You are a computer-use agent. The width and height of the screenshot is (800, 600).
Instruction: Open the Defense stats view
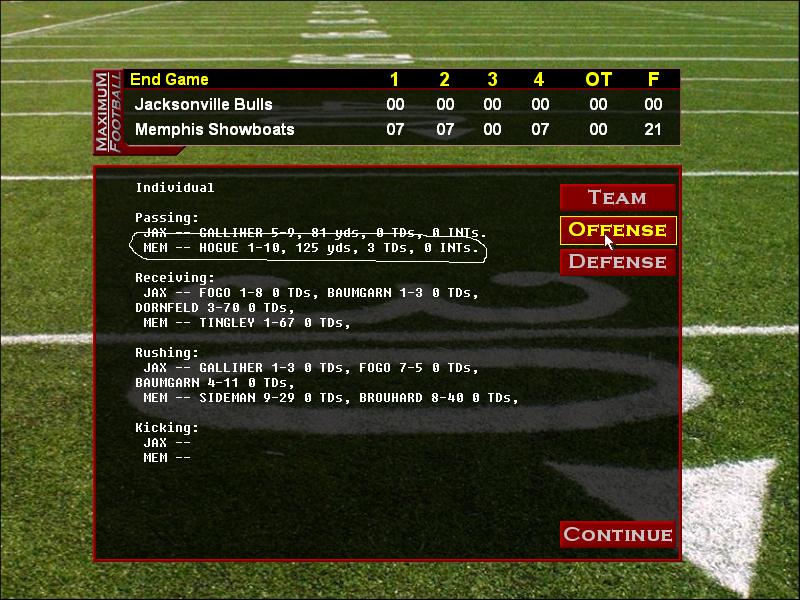(617, 261)
